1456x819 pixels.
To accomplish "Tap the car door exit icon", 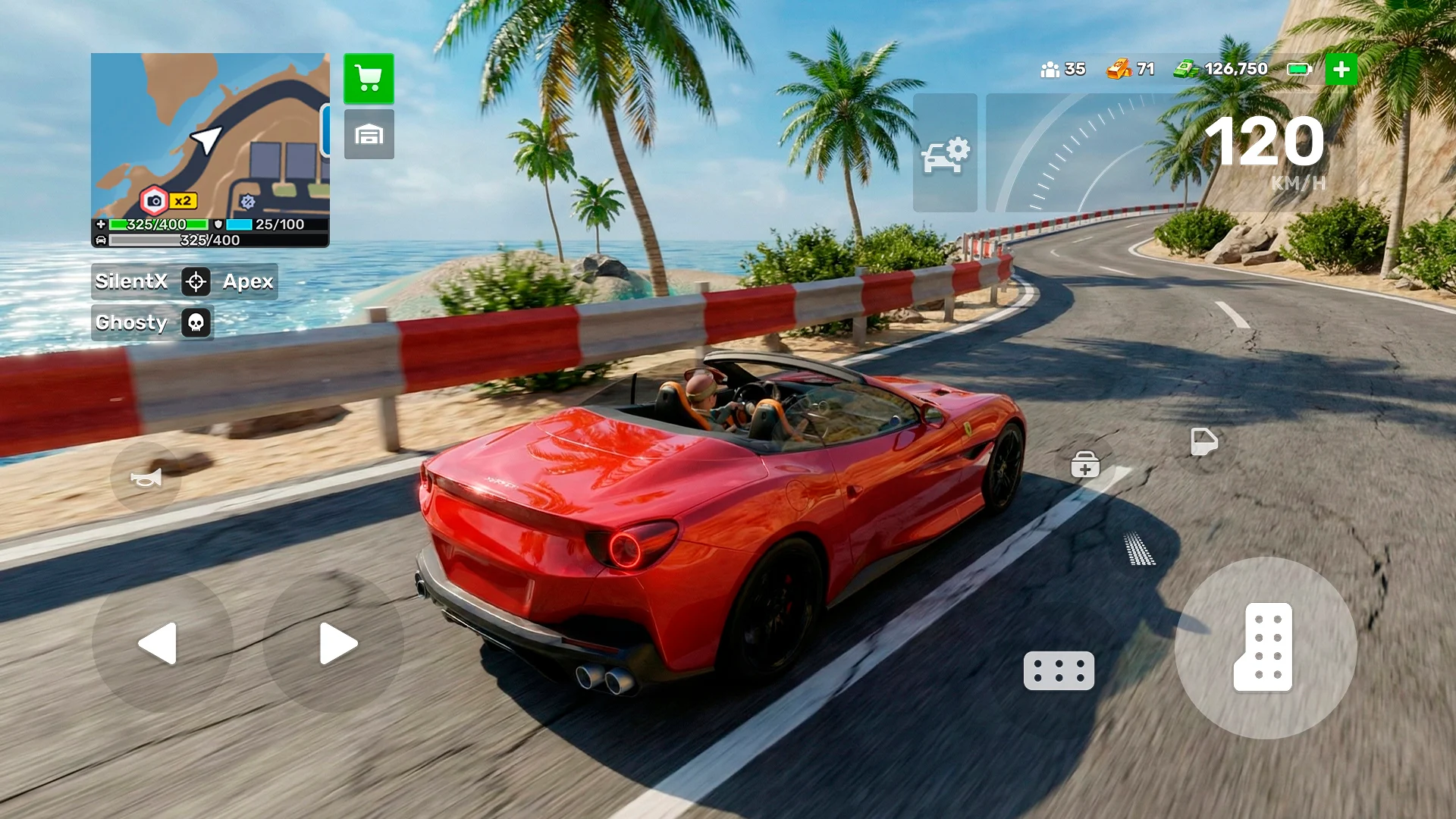I will [1204, 442].
